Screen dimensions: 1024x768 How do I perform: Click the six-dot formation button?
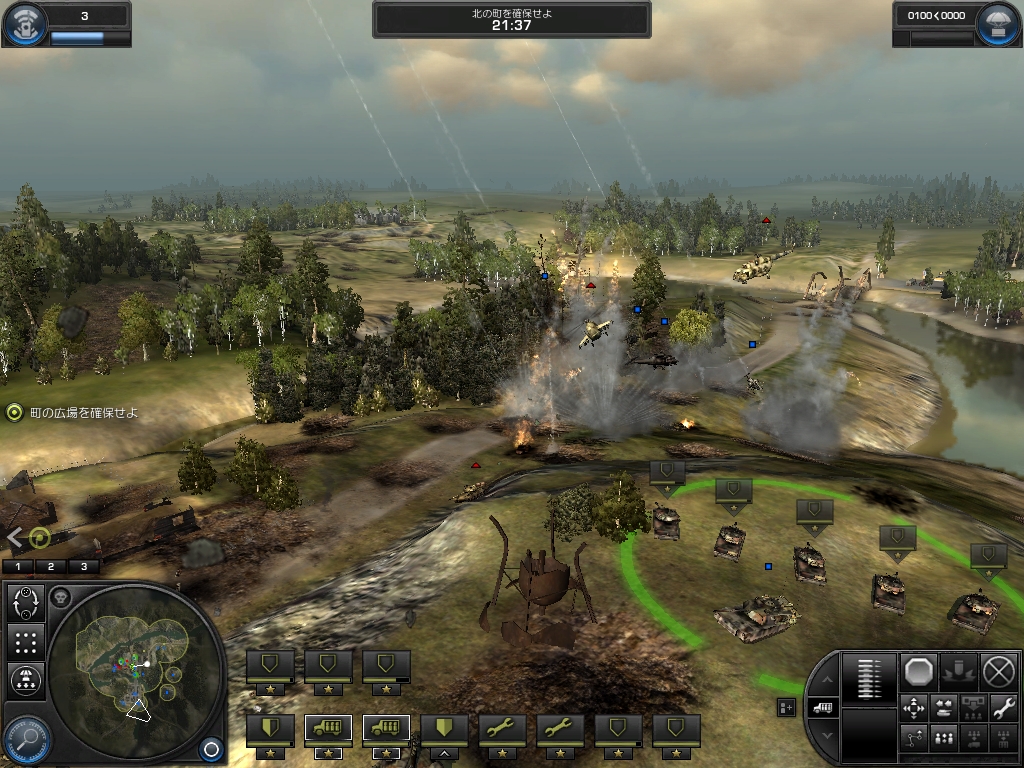26,642
